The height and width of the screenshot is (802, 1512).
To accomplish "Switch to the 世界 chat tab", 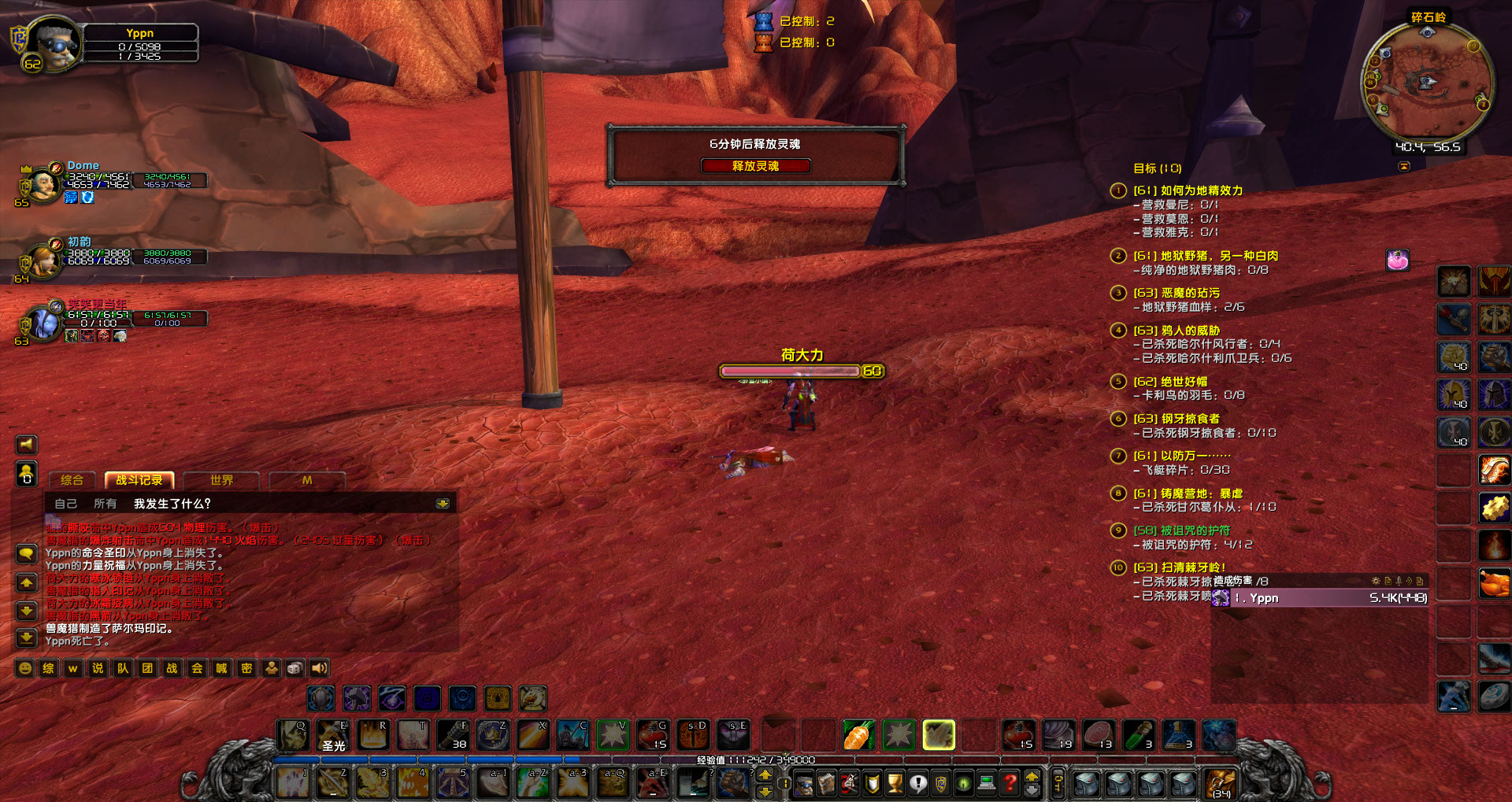I will (222, 480).
